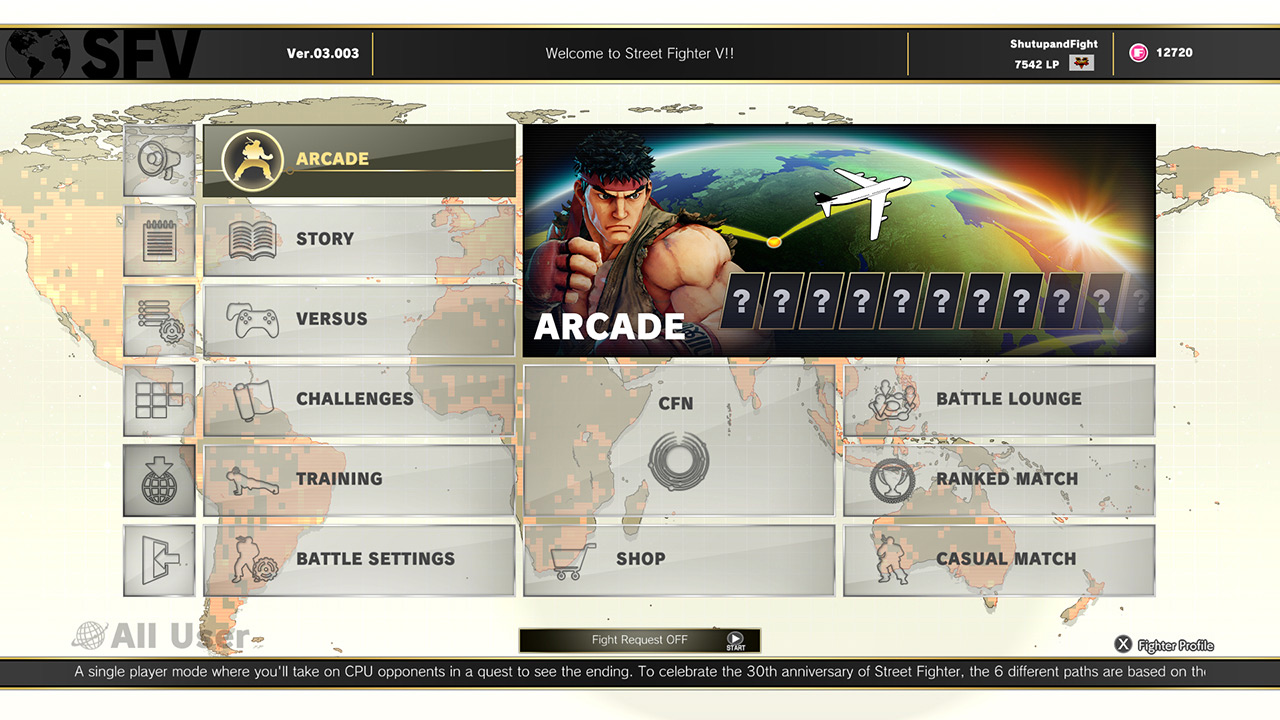1280x720 pixels.
Task: Open Training mode
Action: click(360, 478)
